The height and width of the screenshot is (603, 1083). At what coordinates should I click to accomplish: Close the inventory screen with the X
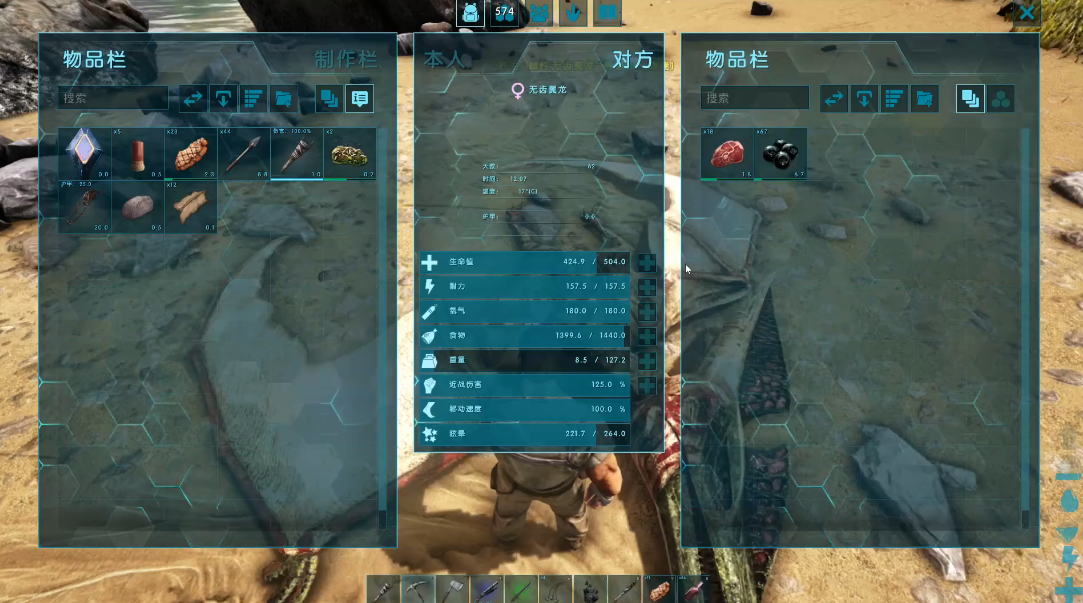(x=1026, y=13)
